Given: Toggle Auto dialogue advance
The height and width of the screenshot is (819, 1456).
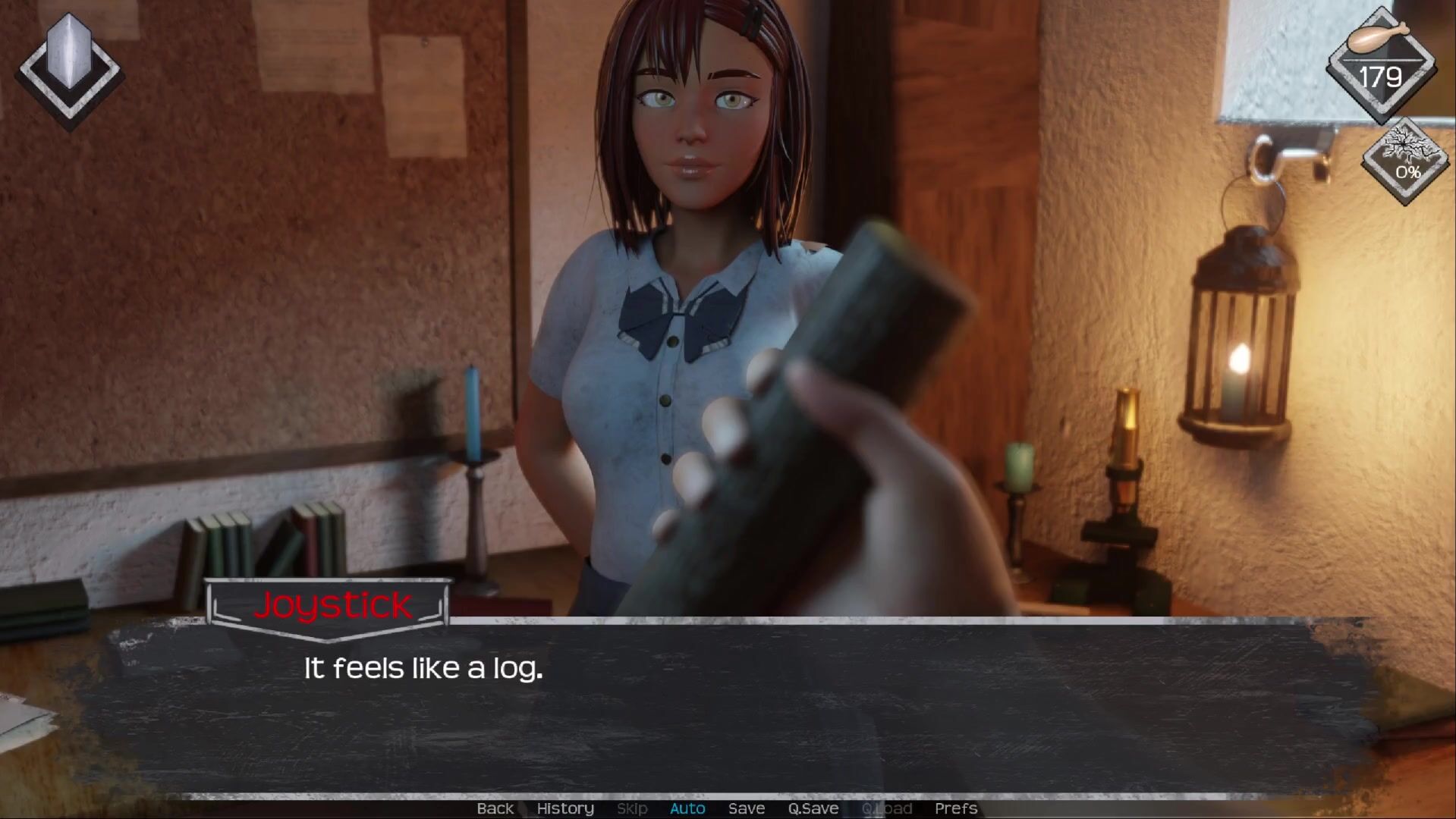Looking at the screenshot, I should pyautogui.click(x=687, y=808).
